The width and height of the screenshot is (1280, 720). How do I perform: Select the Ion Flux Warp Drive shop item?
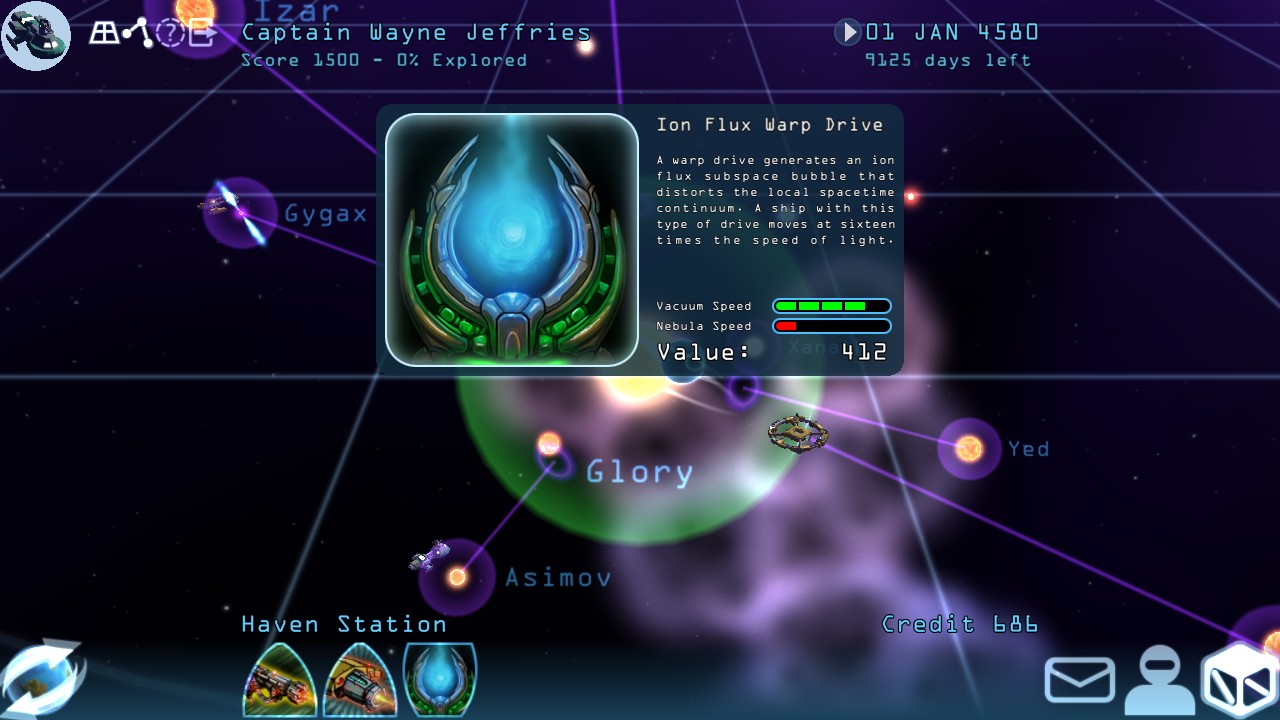(439, 679)
